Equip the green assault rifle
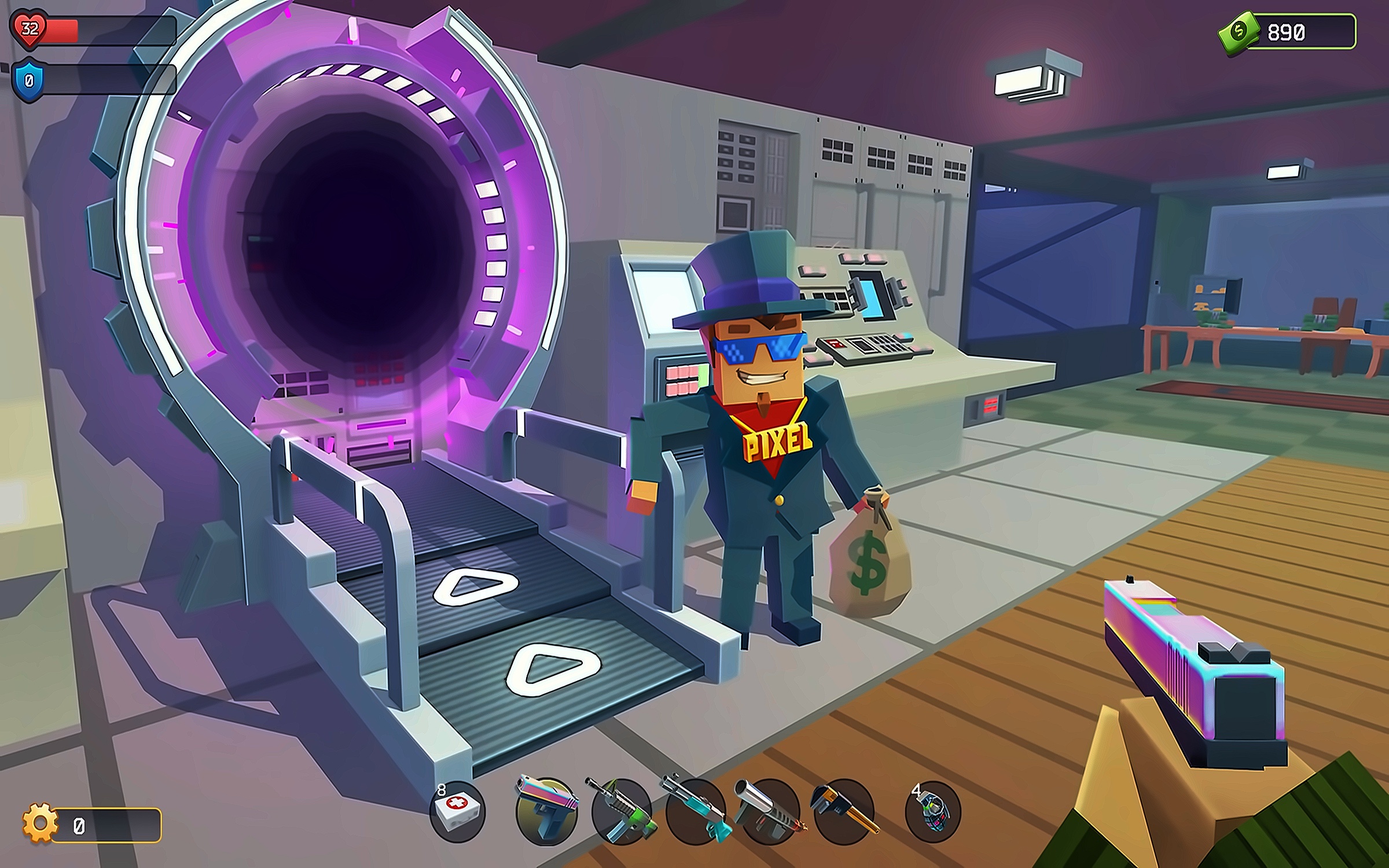This screenshot has width=1389, height=868. pos(620,811)
